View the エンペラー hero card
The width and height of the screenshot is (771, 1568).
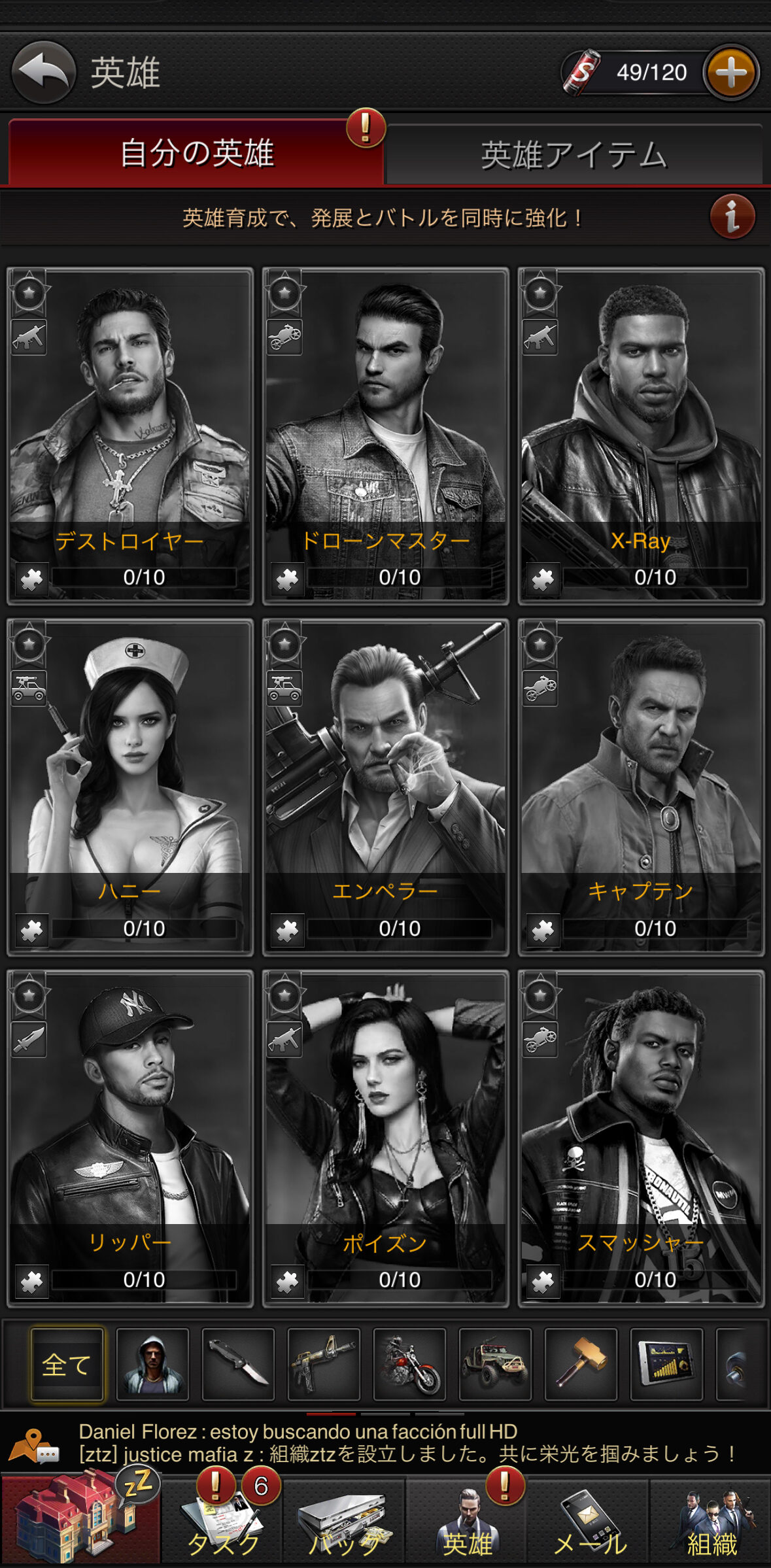point(385,787)
